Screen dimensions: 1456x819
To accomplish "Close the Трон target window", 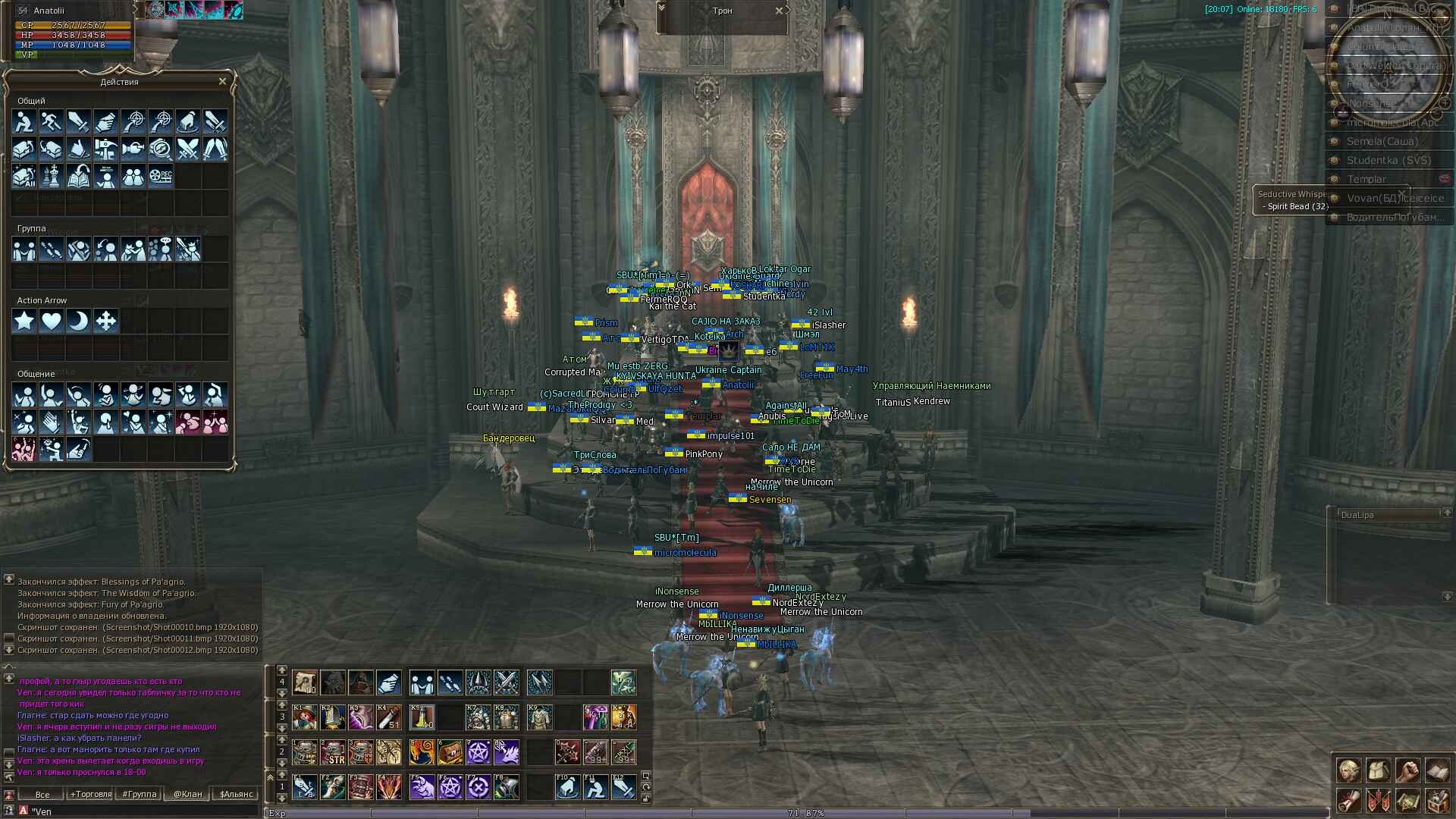I will [779, 11].
